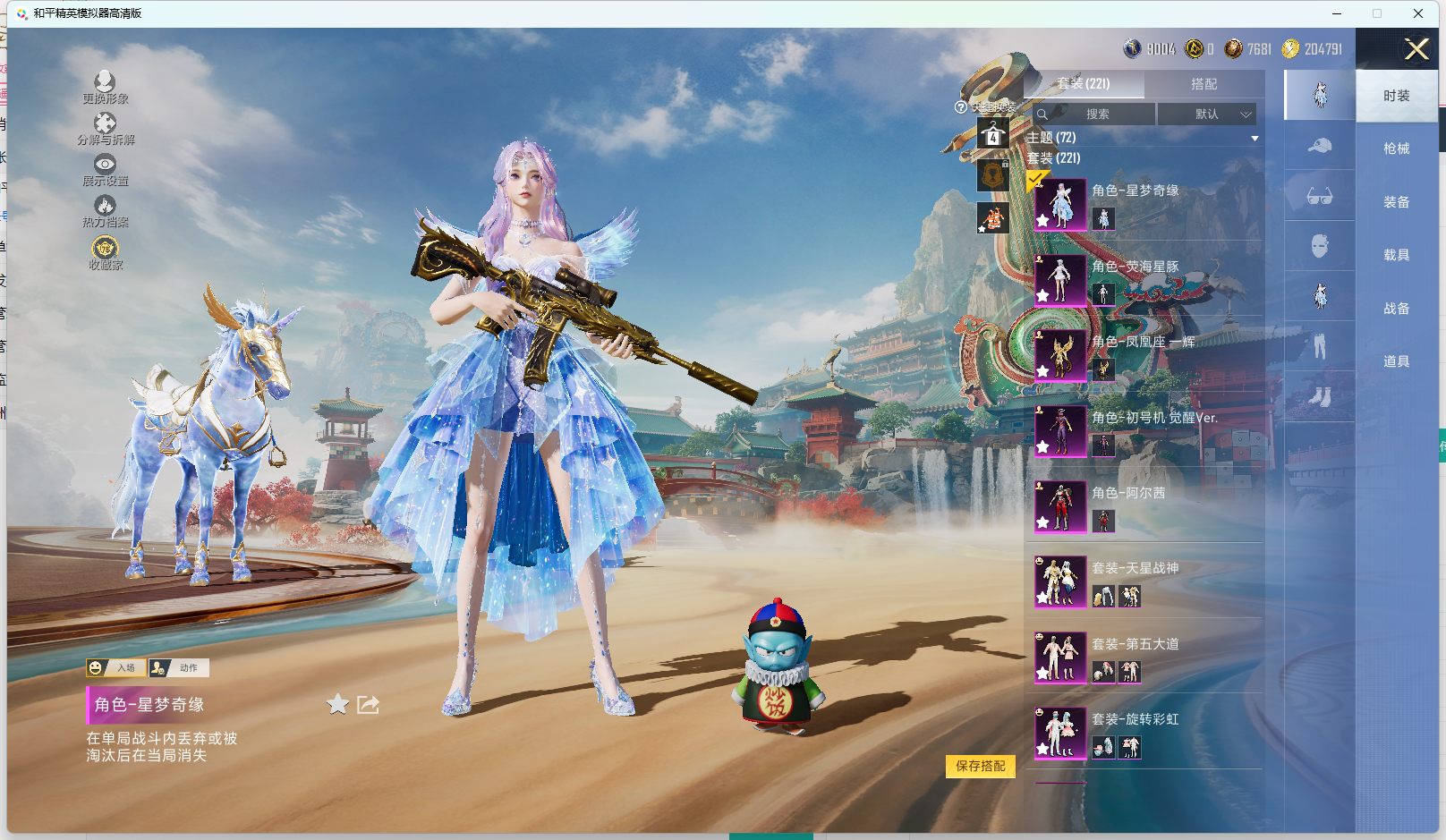Open 分解与拆解 dismantle option
1446x840 pixels.
(x=105, y=129)
